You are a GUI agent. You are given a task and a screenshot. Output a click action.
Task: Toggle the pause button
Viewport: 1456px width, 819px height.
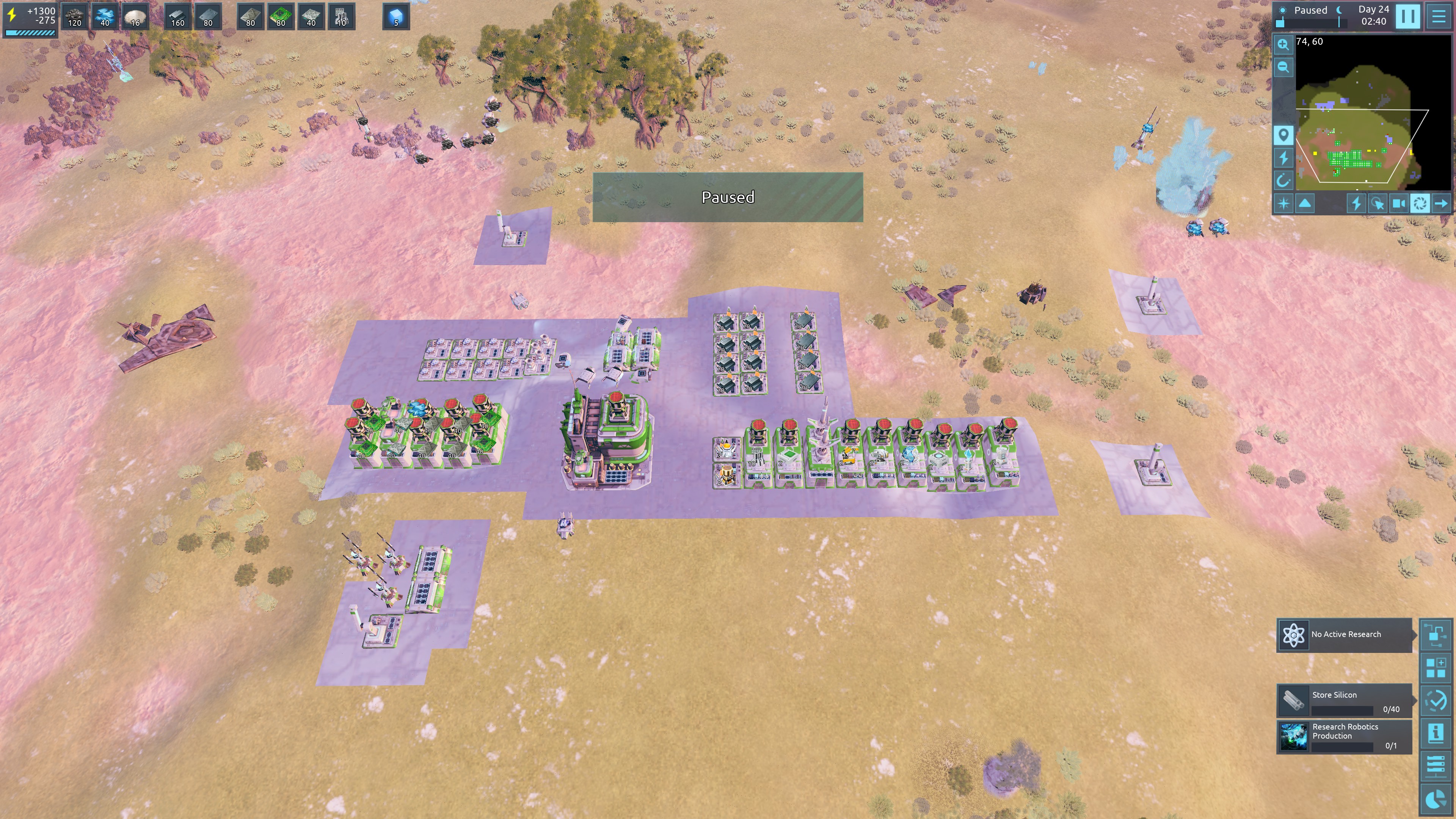1407,16
